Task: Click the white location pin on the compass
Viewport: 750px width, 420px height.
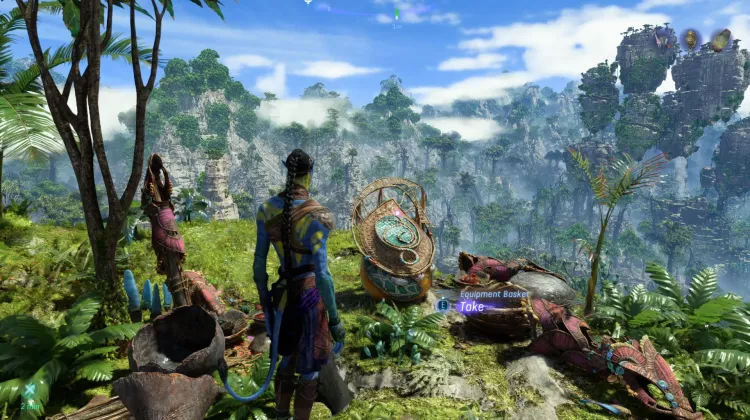Action: click(308, 3)
